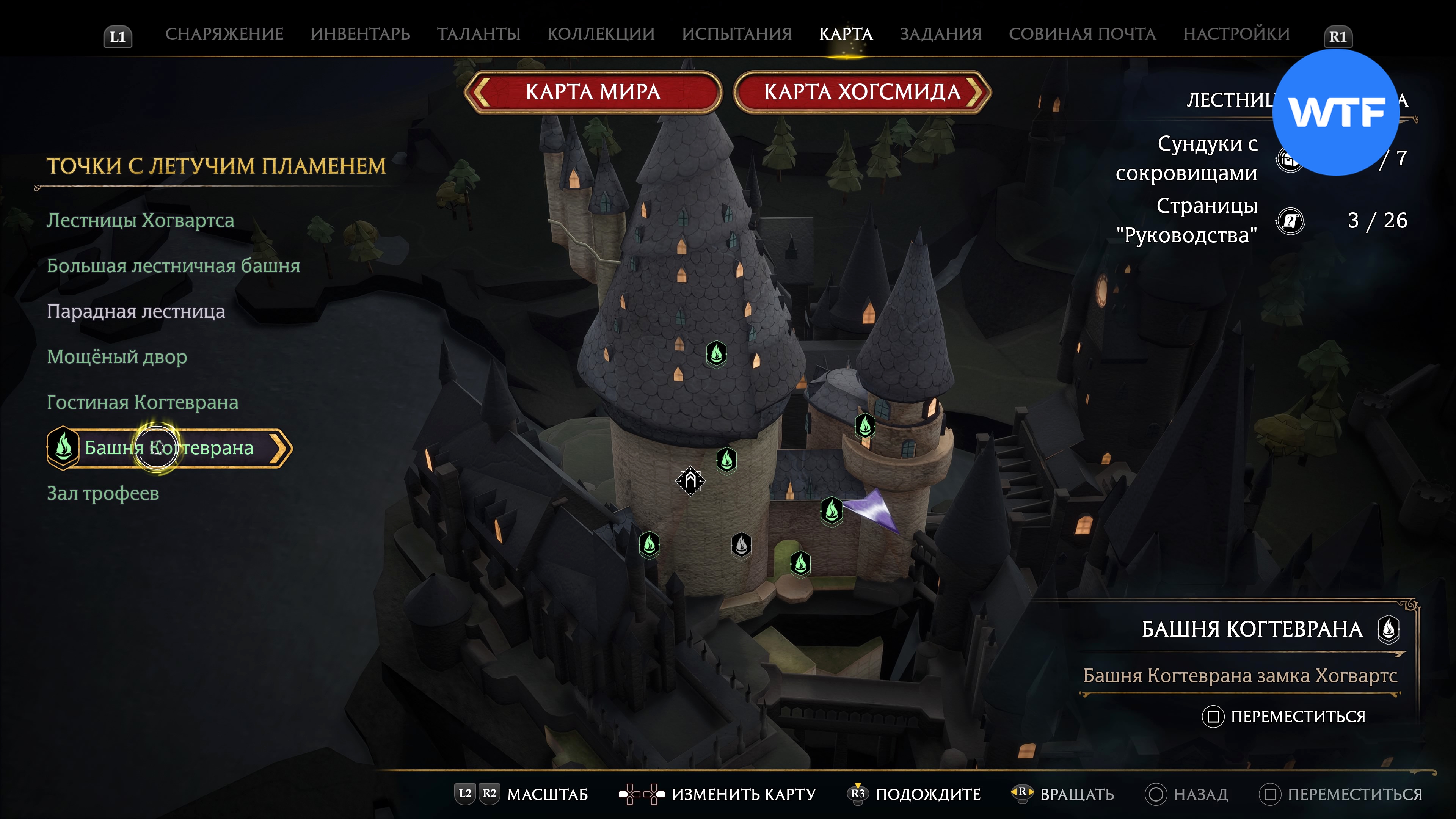1456x819 pixels.
Task: Choose Зал трофеев floo flame point
Action: click(x=103, y=493)
